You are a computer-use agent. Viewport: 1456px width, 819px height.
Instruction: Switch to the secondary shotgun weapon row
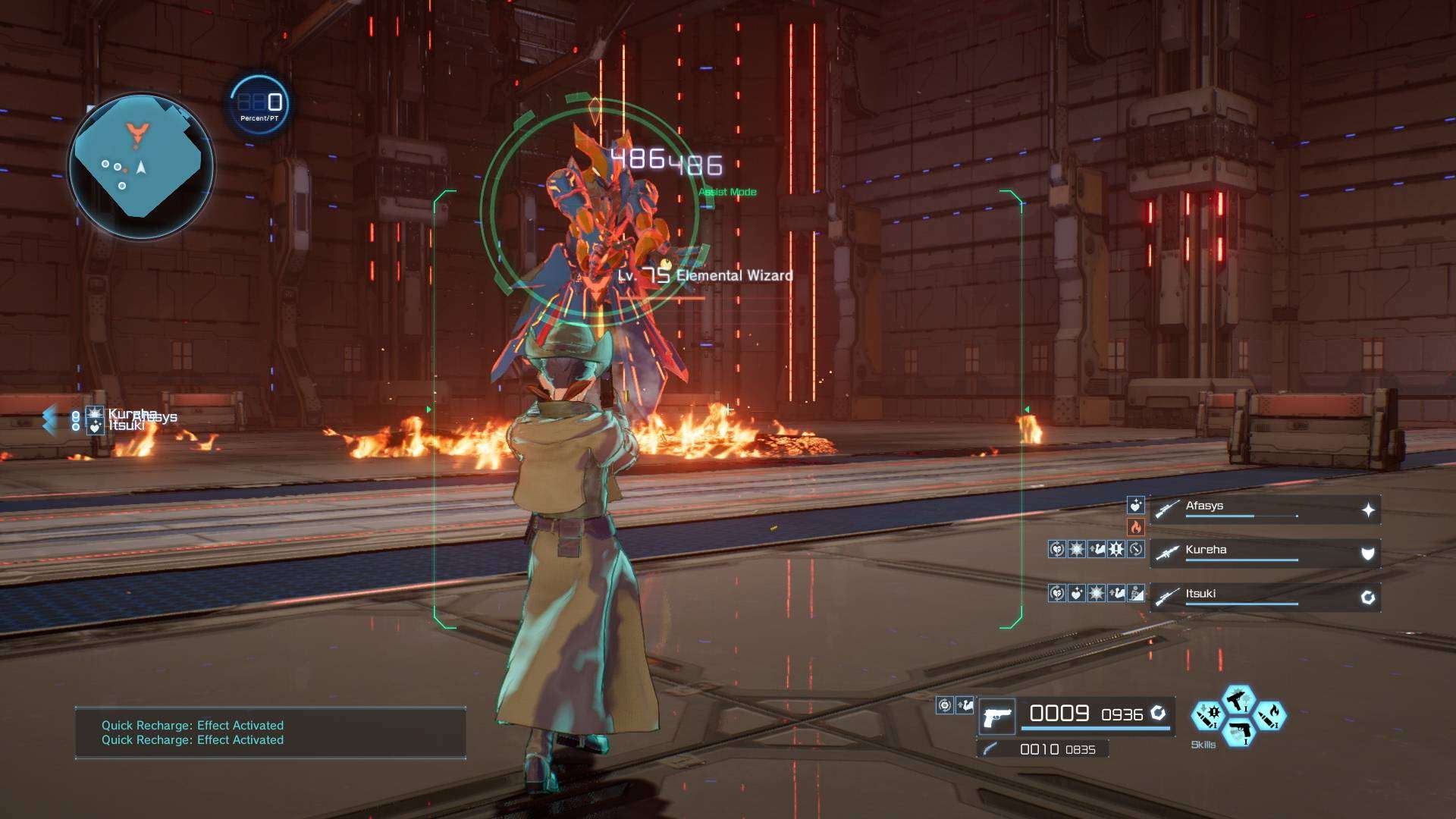(x=1043, y=749)
